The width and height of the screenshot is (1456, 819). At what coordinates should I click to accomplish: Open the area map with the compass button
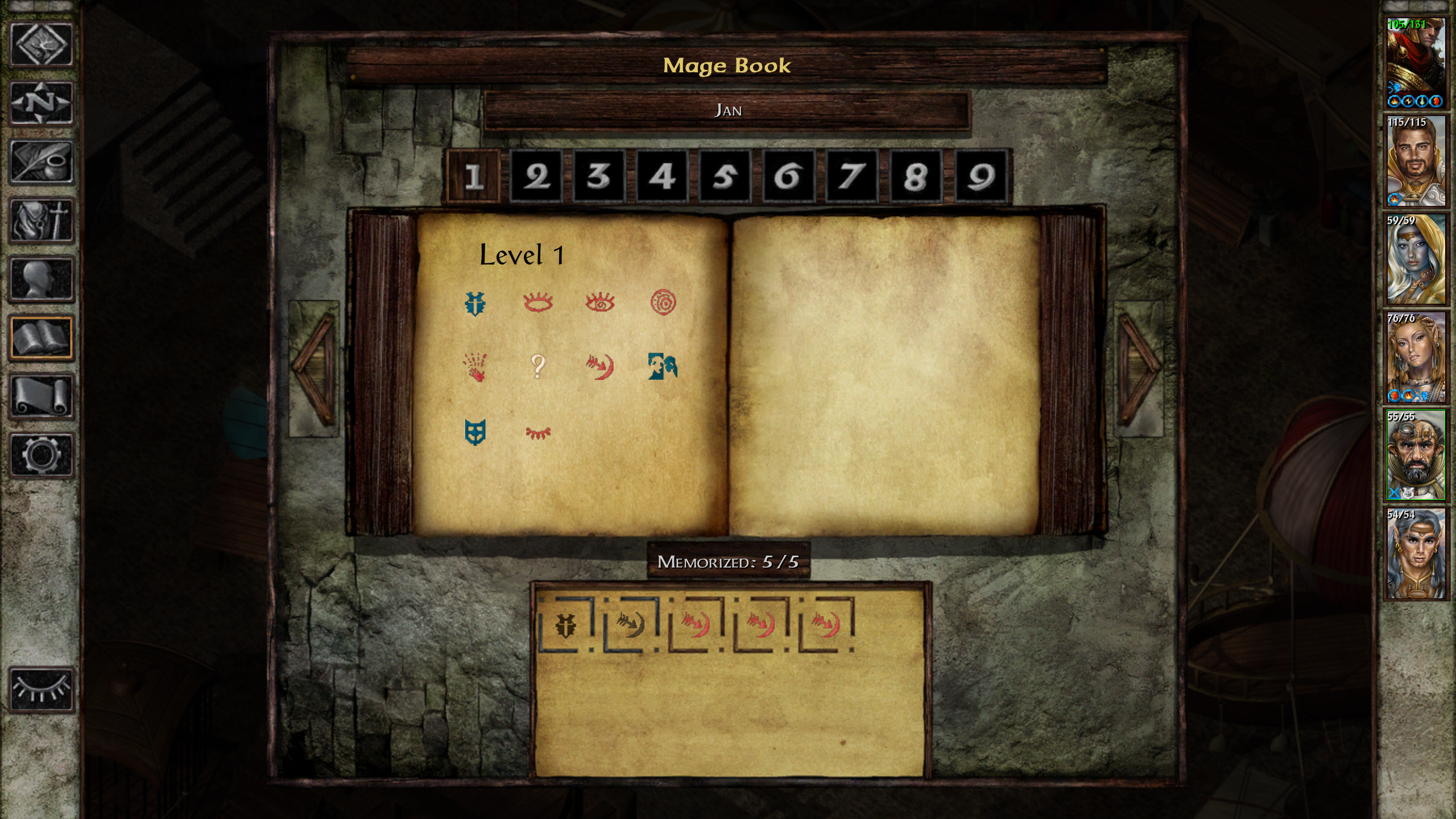pyautogui.click(x=42, y=103)
